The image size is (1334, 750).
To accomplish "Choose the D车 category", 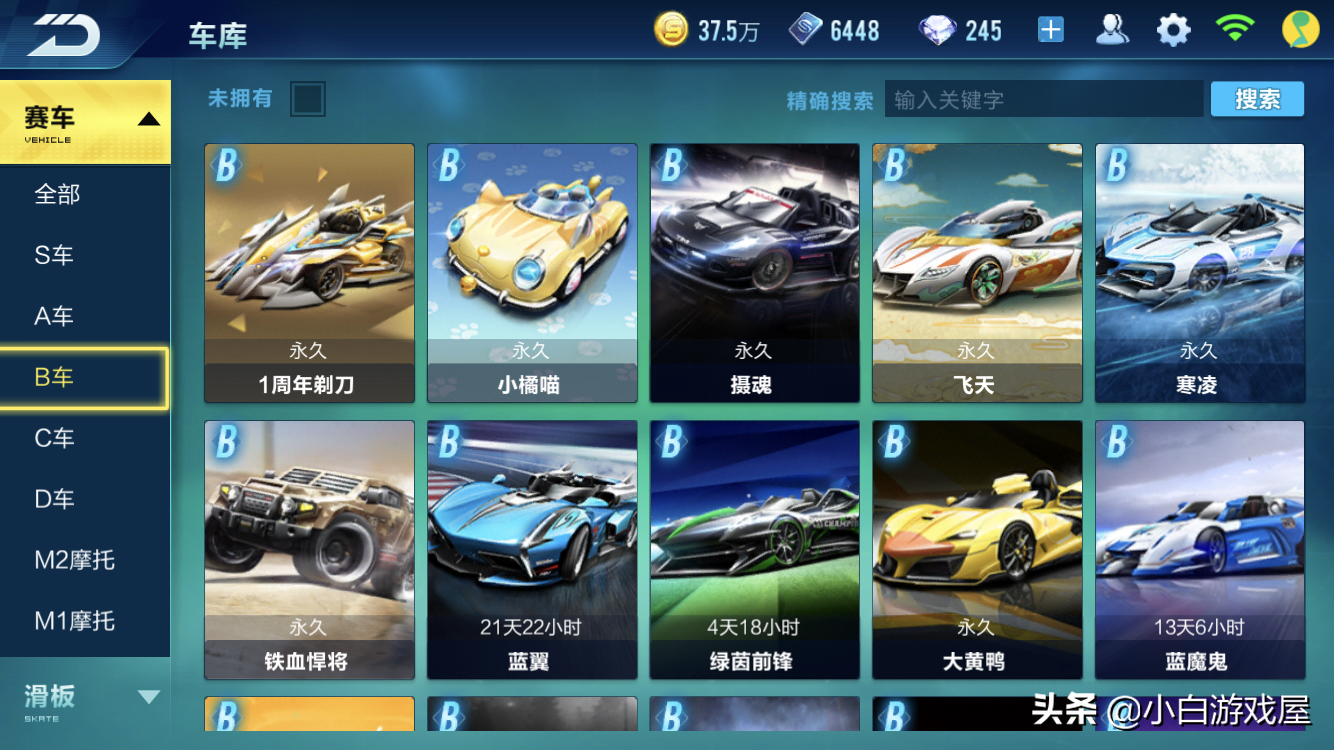I will [x=55, y=499].
